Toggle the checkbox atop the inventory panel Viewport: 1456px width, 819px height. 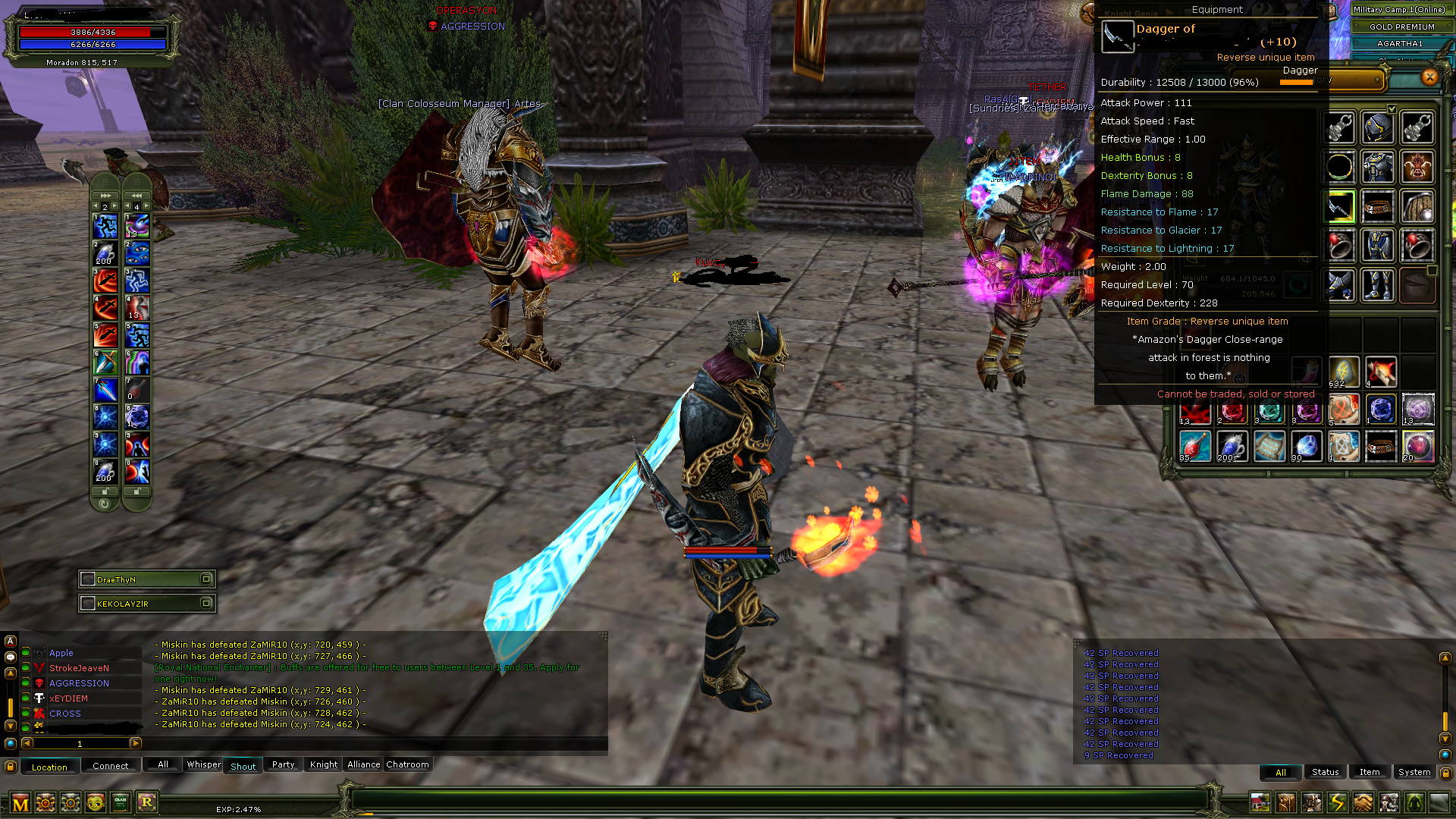pyautogui.click(x=1393, y=108)
